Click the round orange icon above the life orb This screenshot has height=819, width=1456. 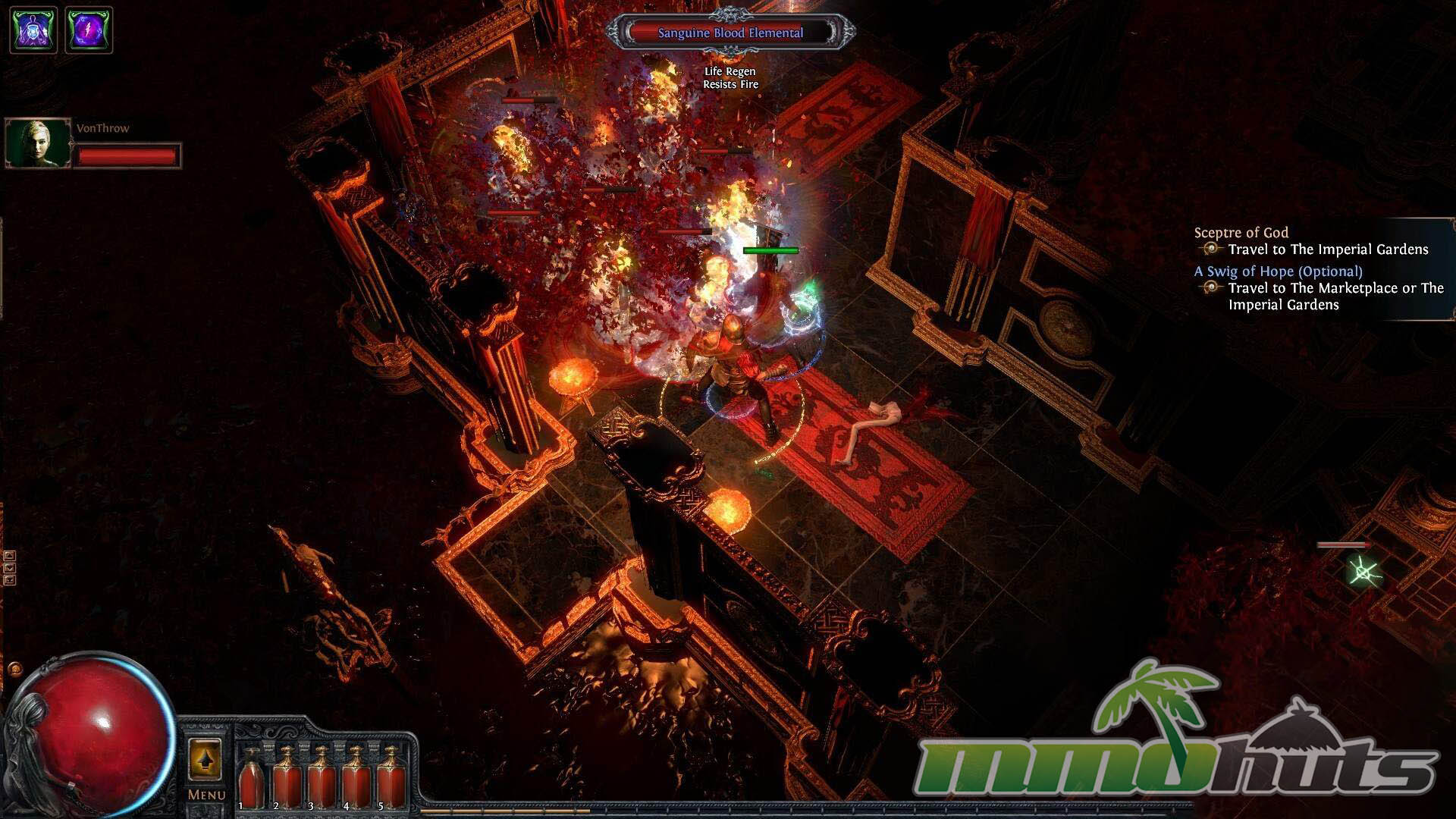pyautogui.click(x=14, y=670)
